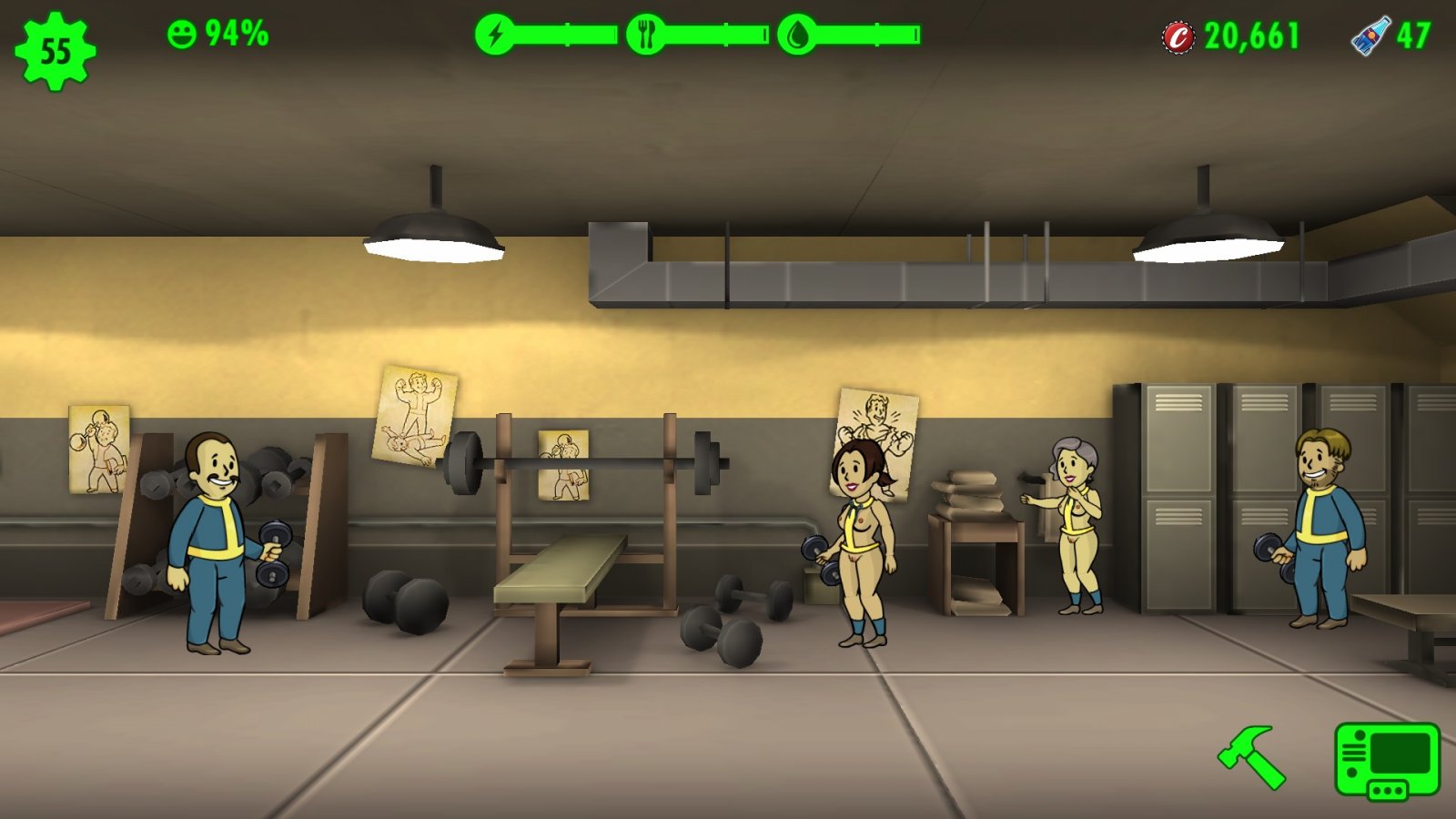Image resolution: width=1456 pixels, height=819 pixels.
Task: Tap the water resource droplet icon
Action: (x=797, y=35)
